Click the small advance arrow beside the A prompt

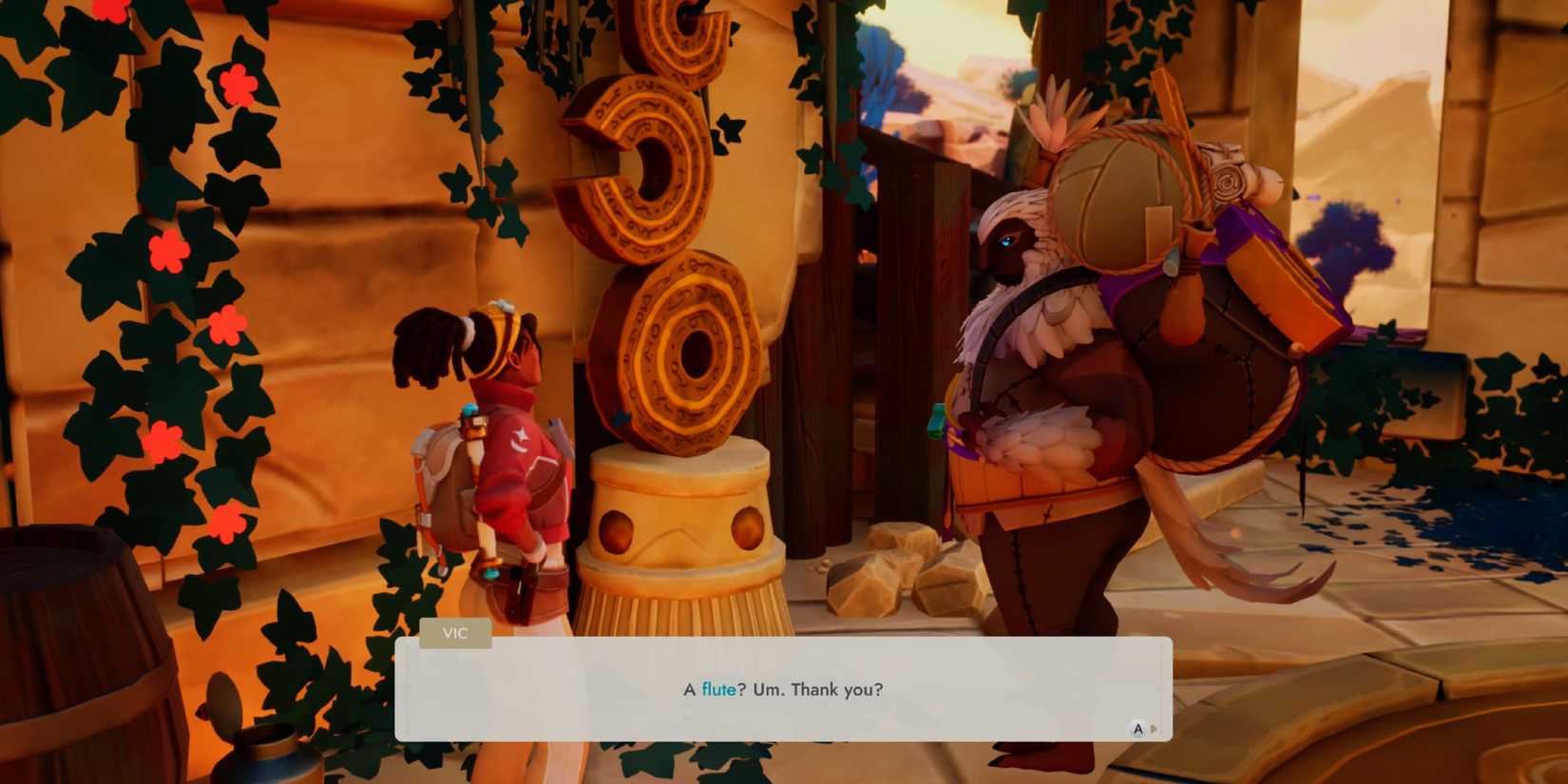tap(1153, 730)
